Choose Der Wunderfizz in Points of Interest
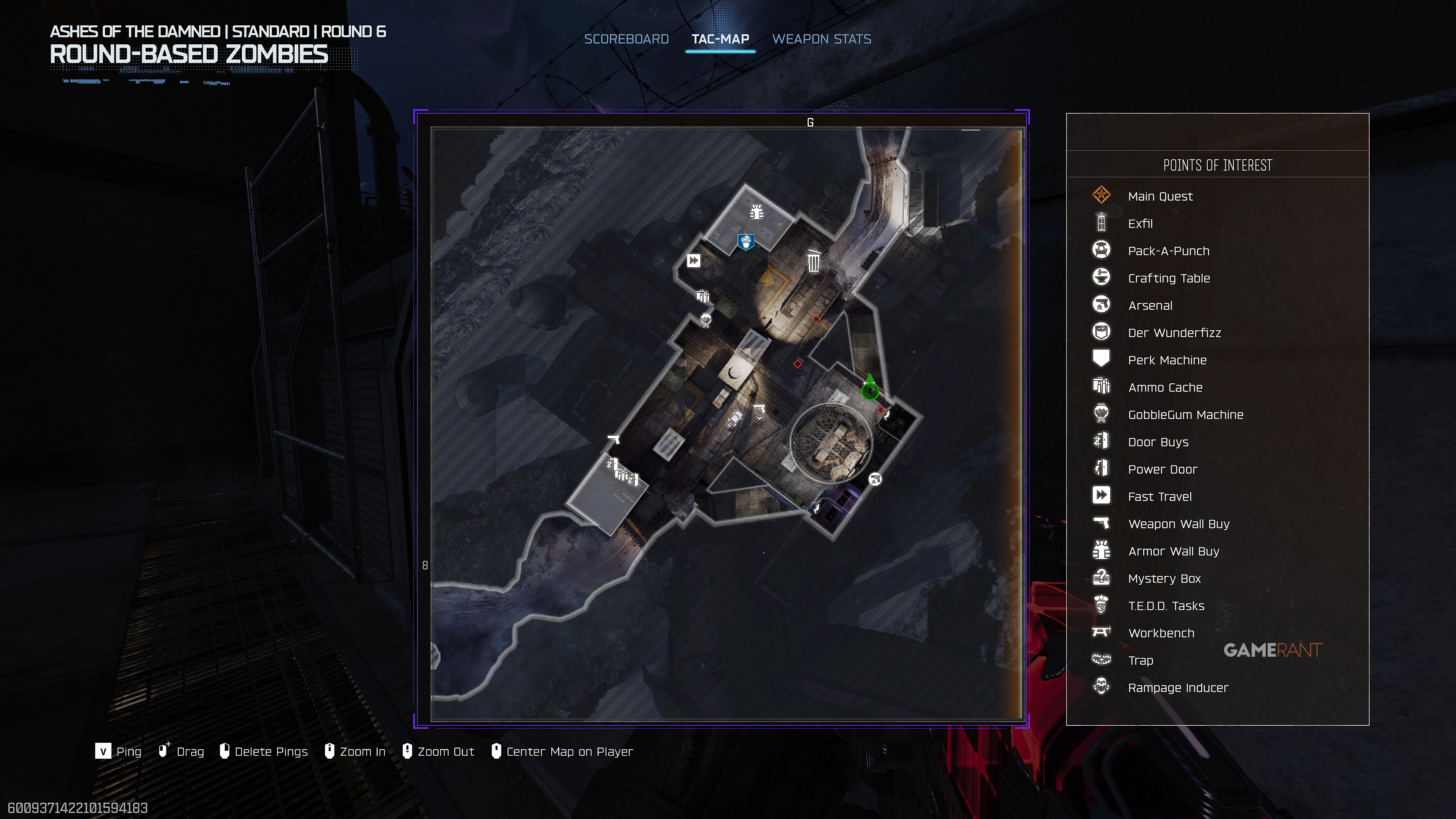Viewport: 1456px width, 819px height. 1174,333
